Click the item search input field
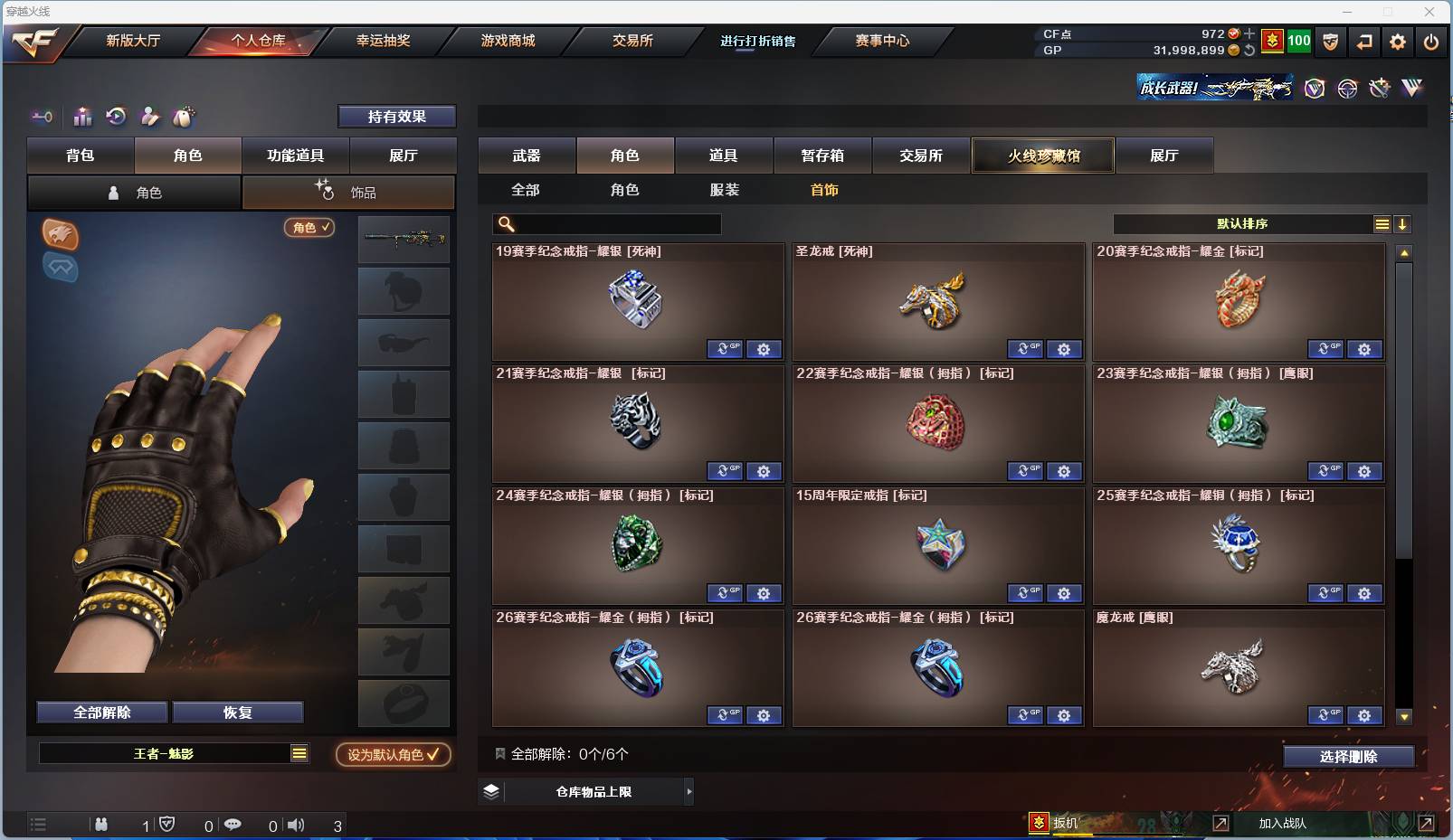 606,223
